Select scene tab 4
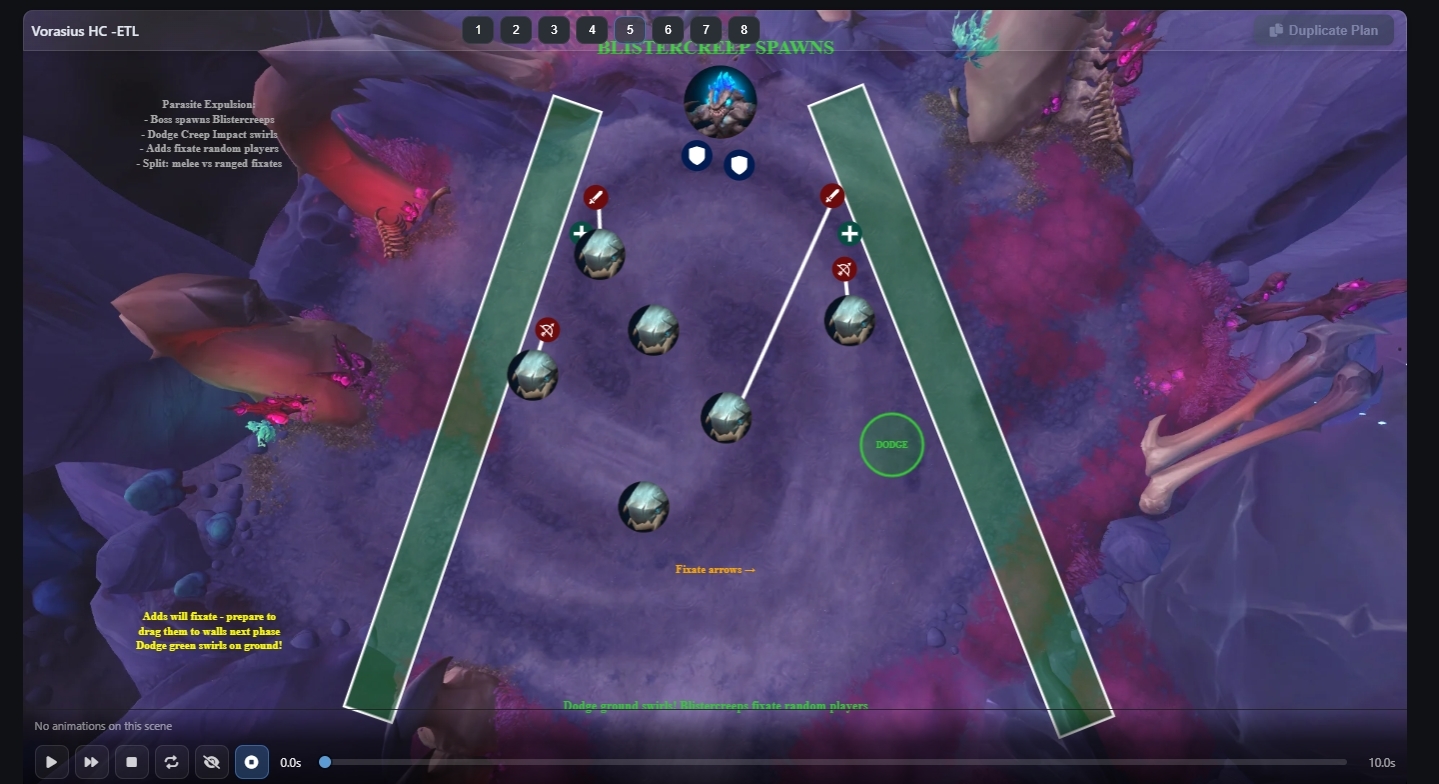Screen dimensions: 1439x784 (x=592, y=30)
